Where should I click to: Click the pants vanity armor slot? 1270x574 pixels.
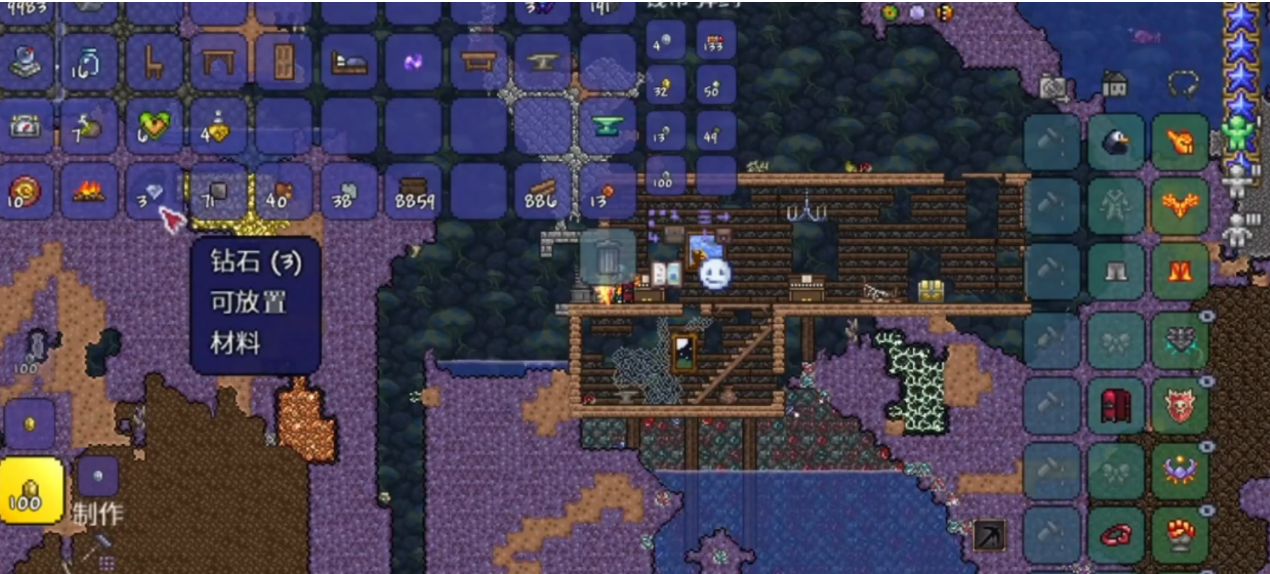pos(1116,272)
